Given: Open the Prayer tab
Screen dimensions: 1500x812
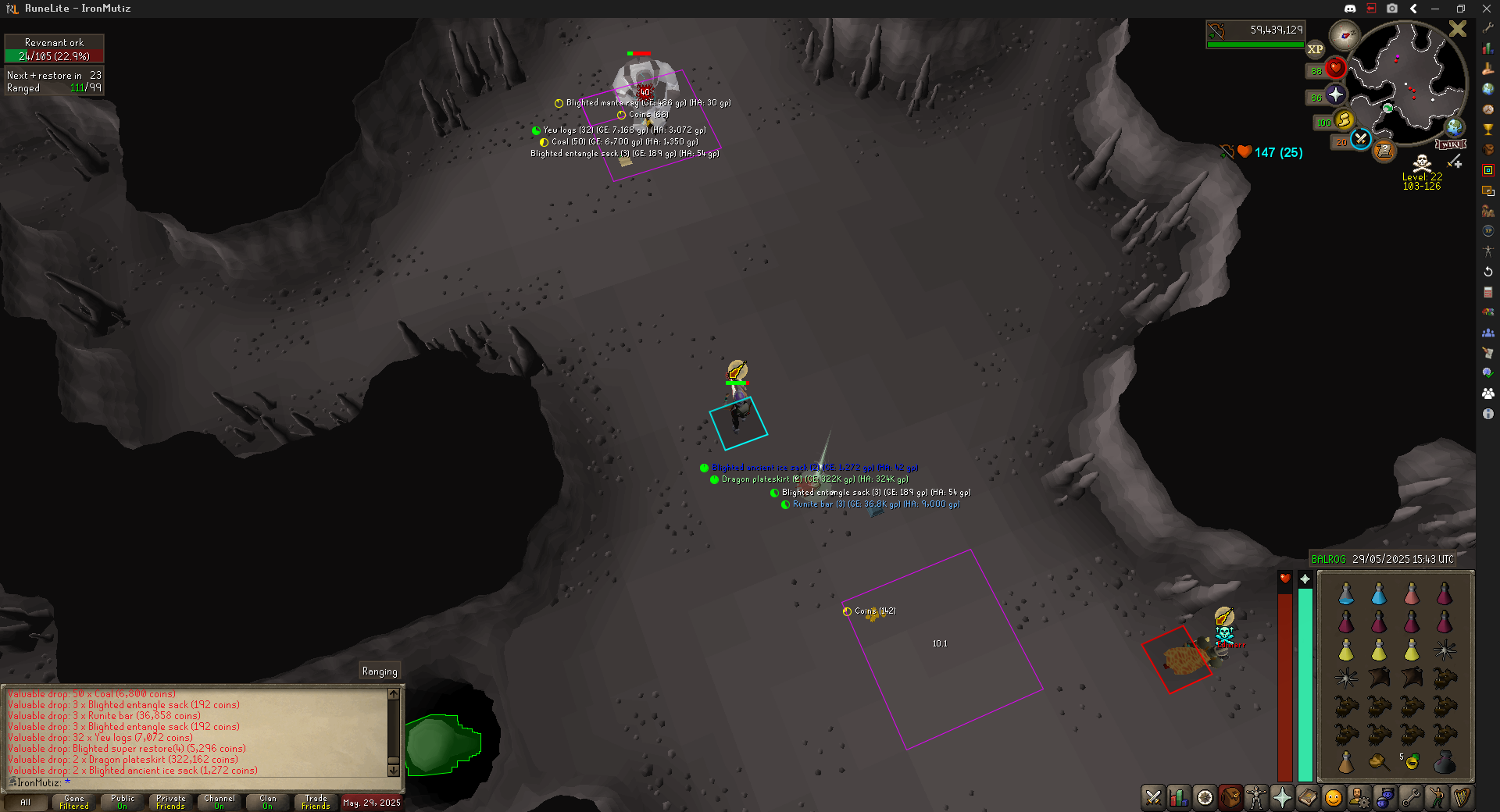Looking at the screenshot, I should click(1282, 797).
